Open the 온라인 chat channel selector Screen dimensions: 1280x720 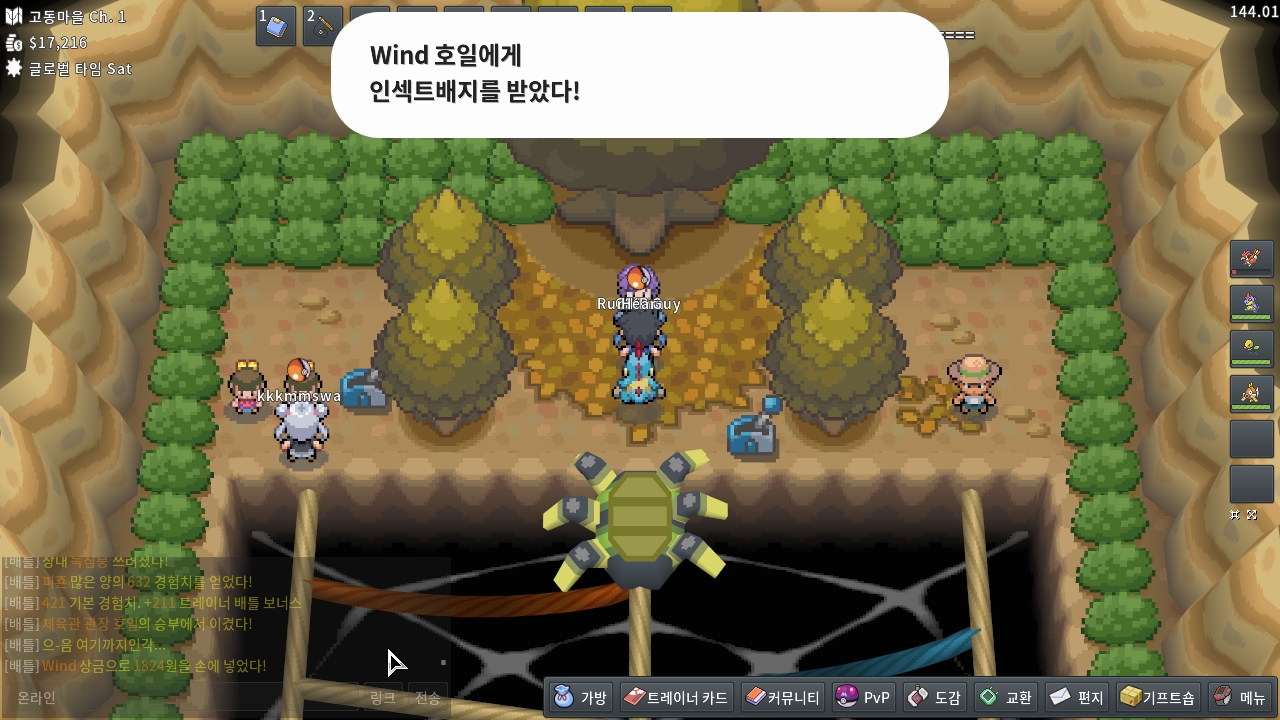[x=37, y=697]
